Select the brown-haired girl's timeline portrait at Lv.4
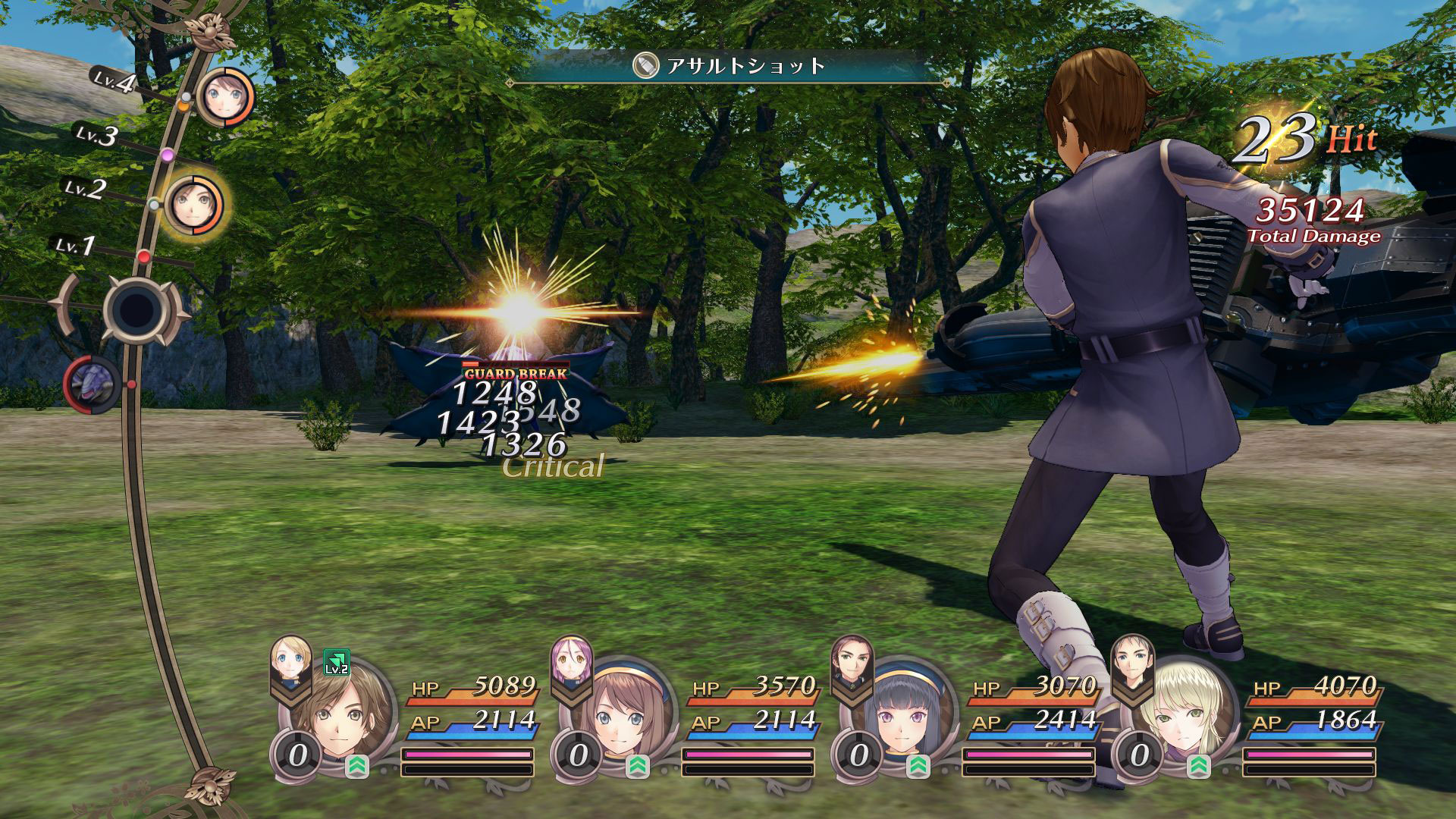Viewport: 1456px width, 819px height. (x=224, y=96)
